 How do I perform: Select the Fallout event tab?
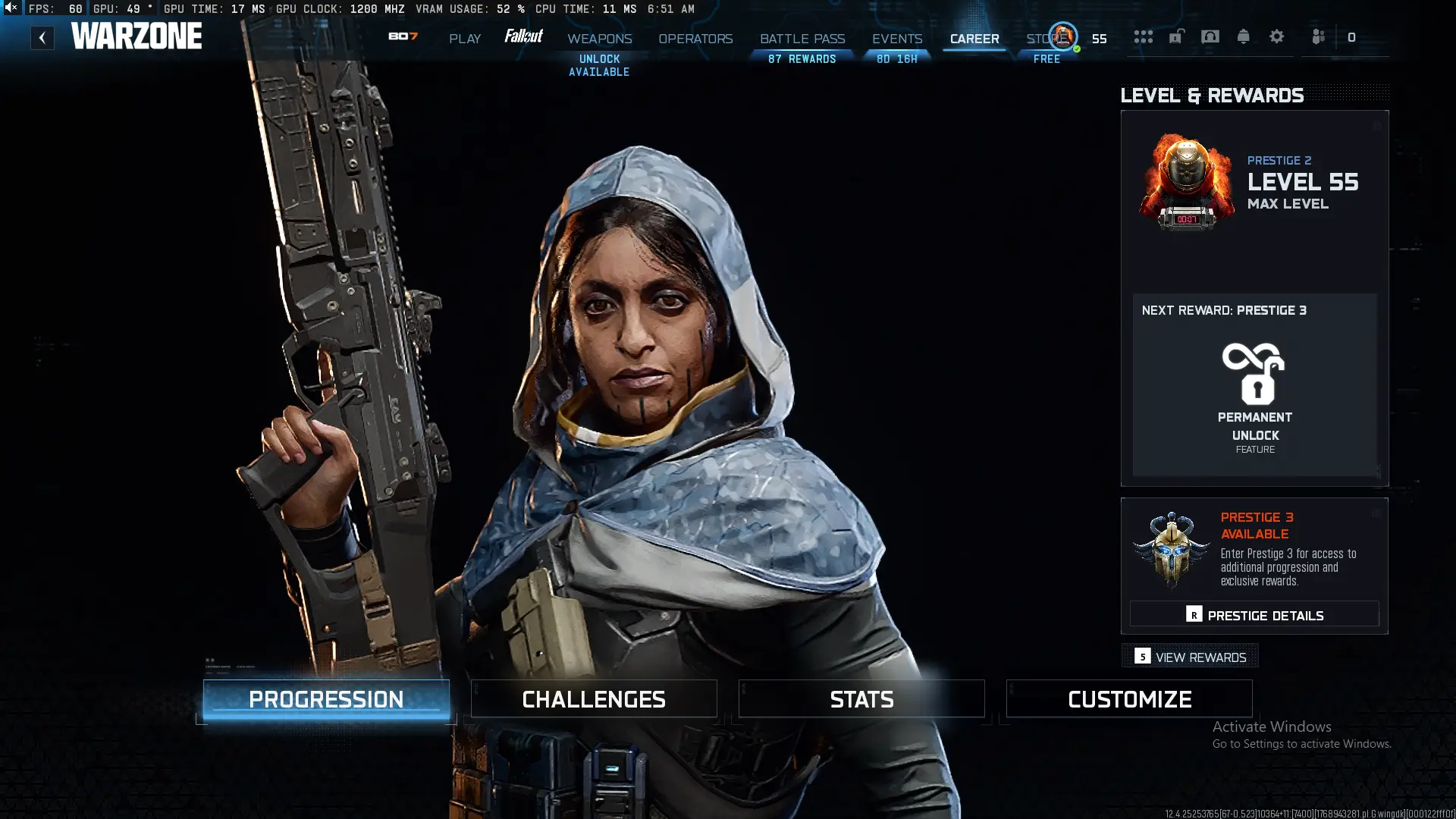(x=523, y=36)
